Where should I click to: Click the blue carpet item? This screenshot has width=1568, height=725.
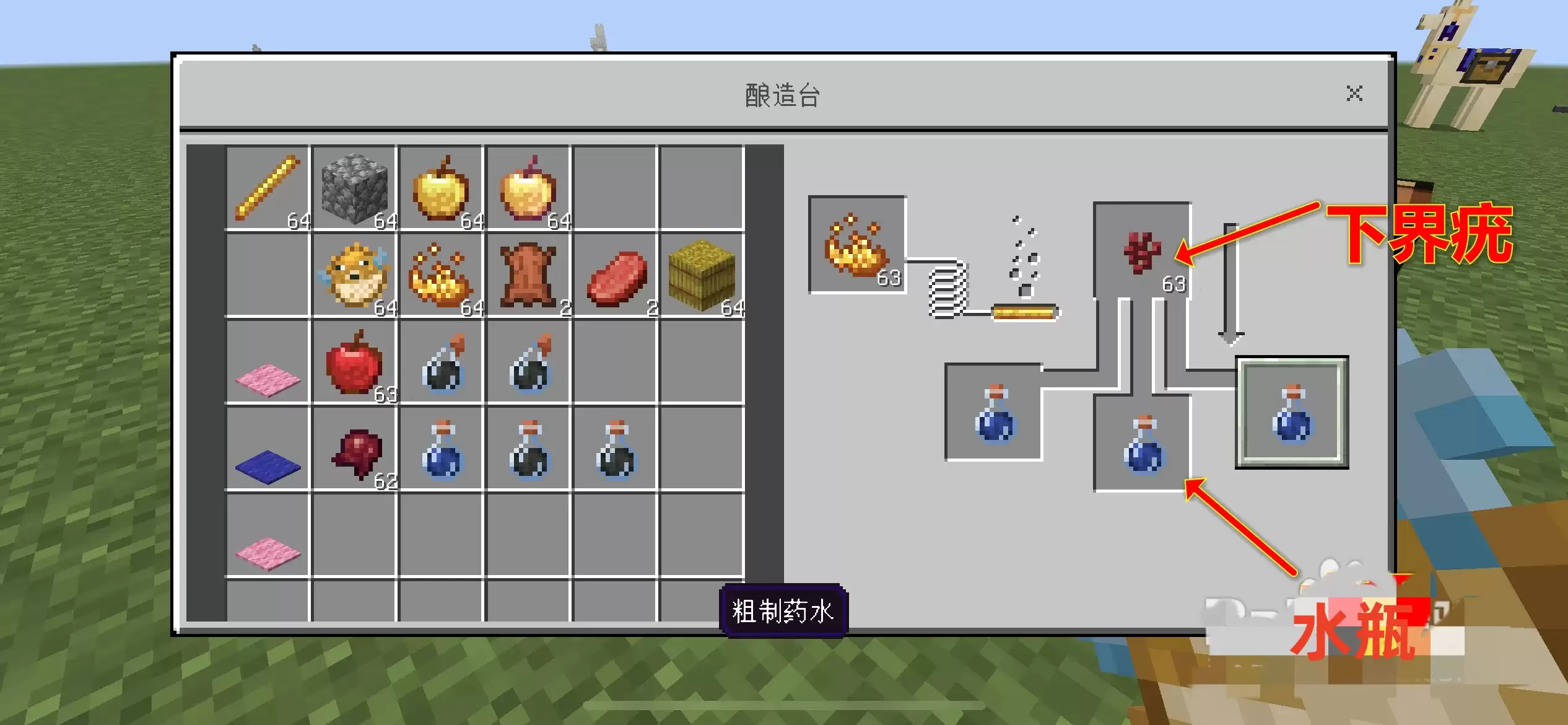tap(266, 452)
